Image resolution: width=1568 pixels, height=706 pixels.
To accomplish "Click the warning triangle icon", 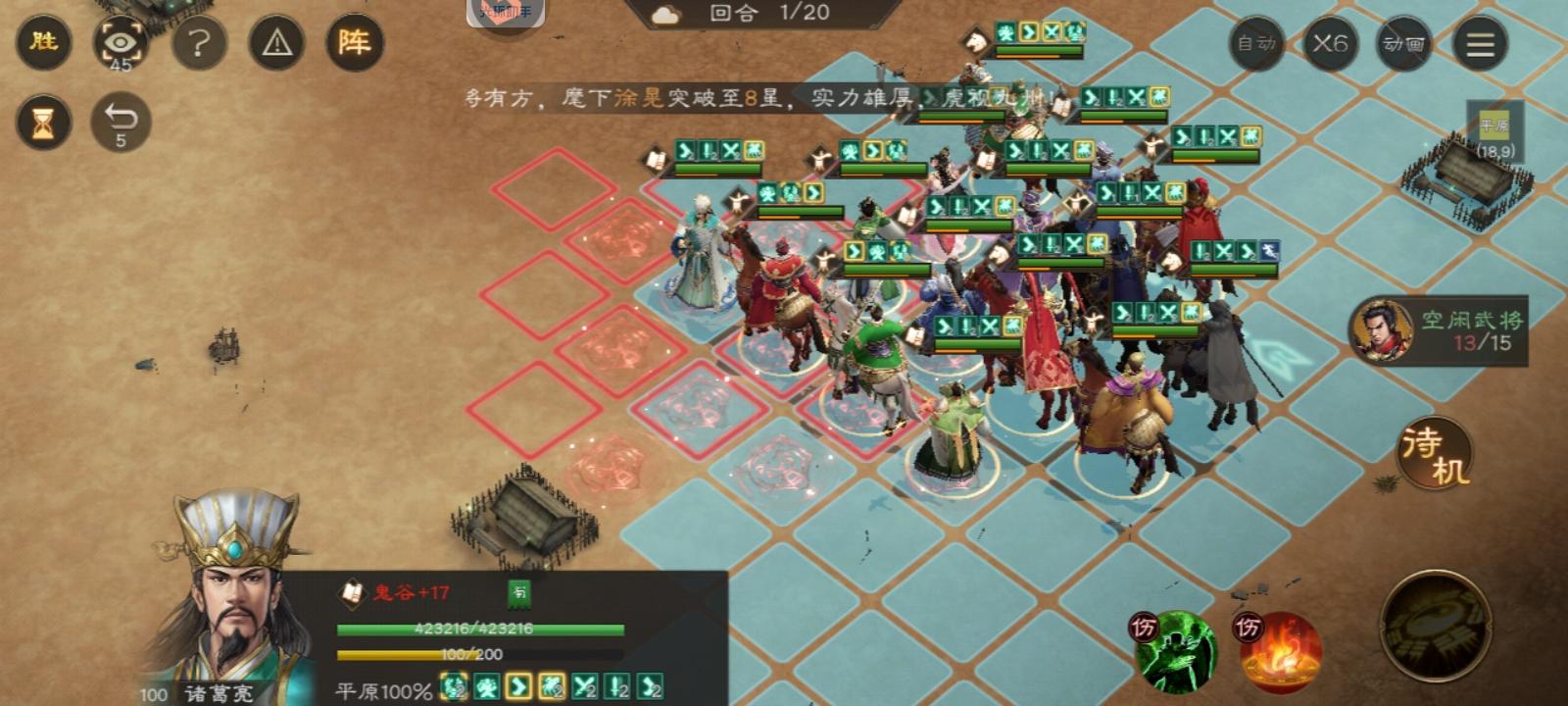I will (x=277, y=43).
